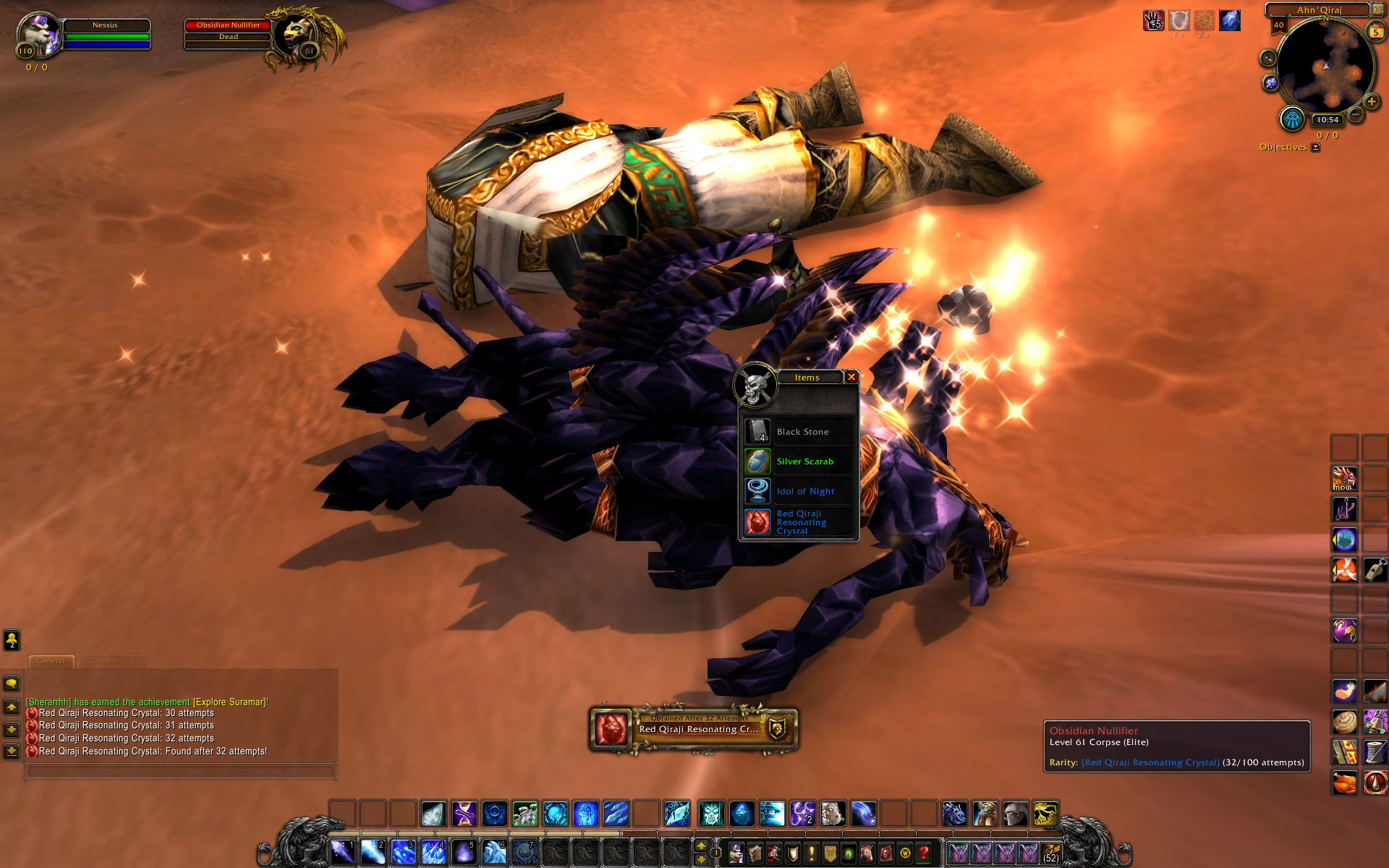
Task: Loot the Red Qiraji Resonating Crystal
Action: tap(757, 522)
